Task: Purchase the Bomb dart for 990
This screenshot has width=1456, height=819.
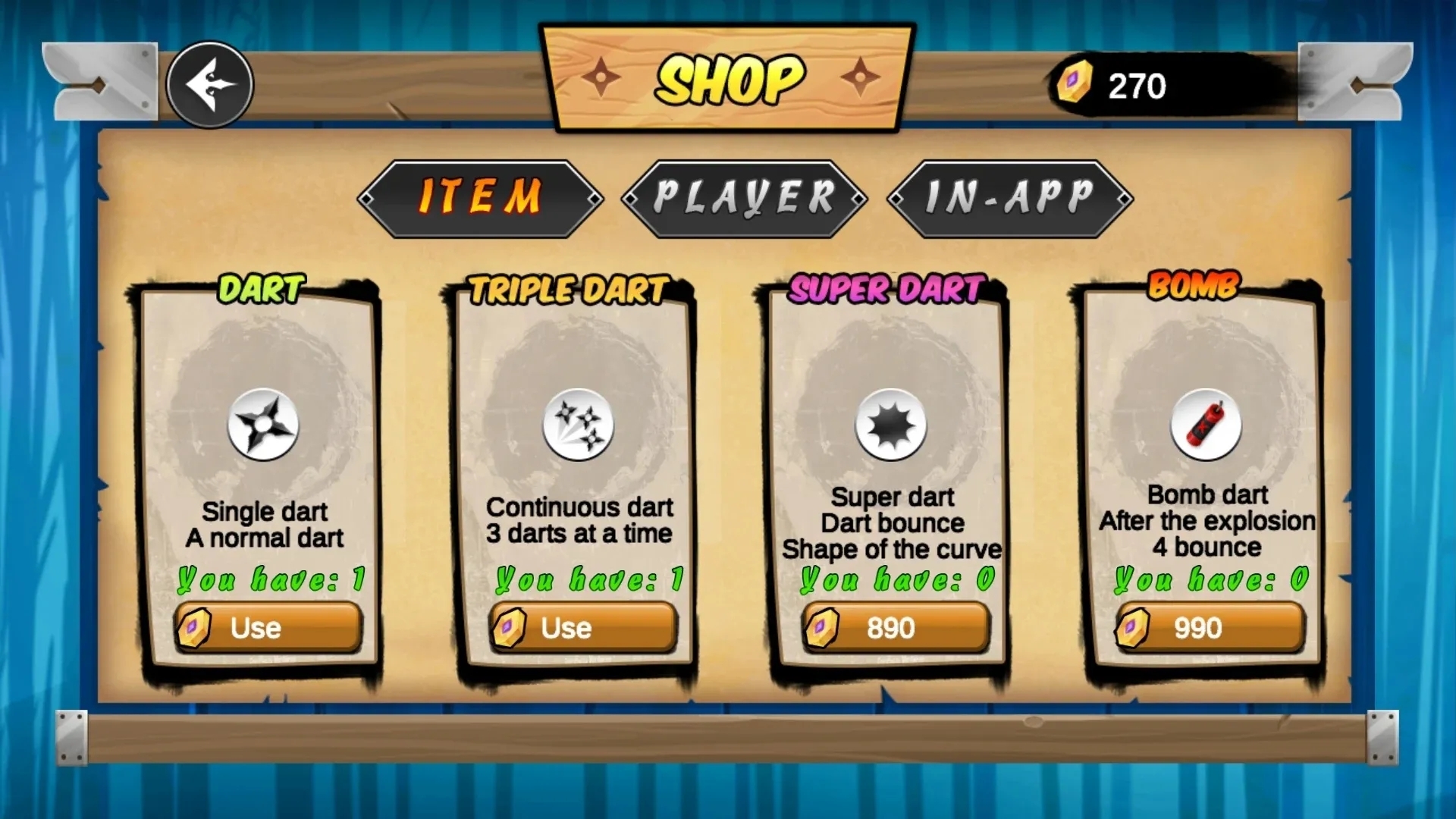Action: [1210, 628]
